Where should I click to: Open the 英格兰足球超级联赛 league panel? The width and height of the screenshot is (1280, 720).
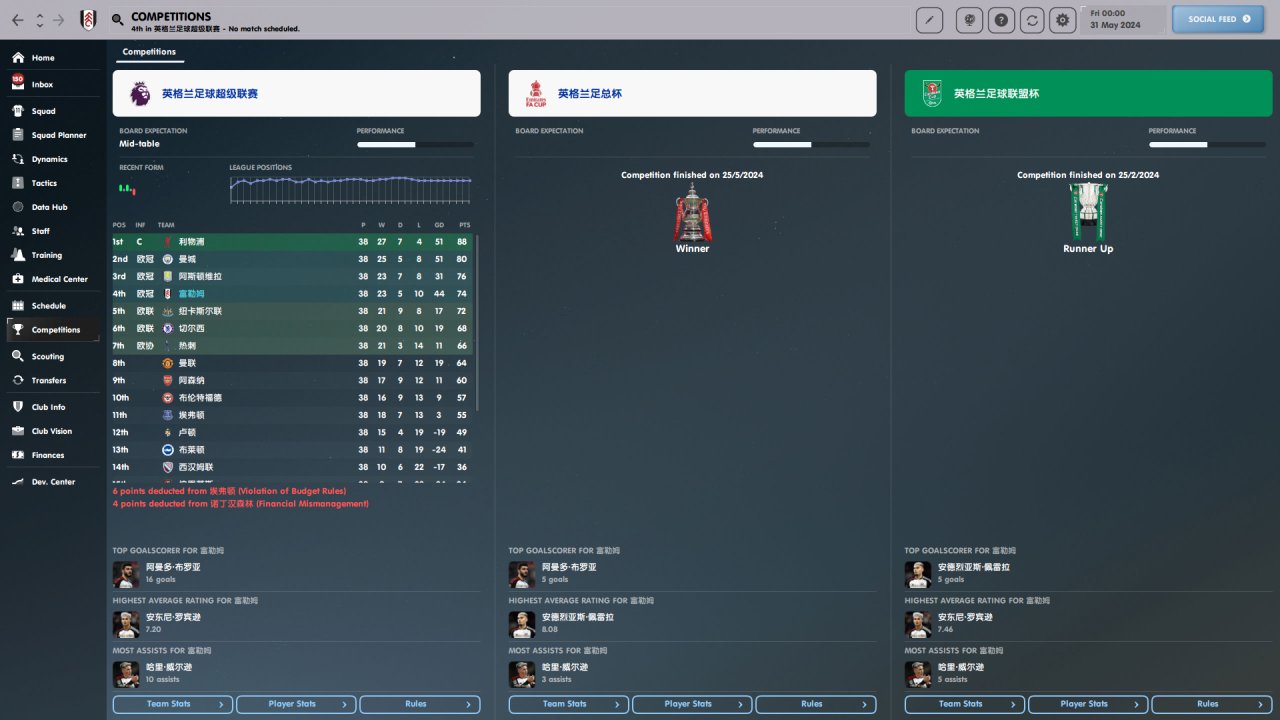point(296,93)
